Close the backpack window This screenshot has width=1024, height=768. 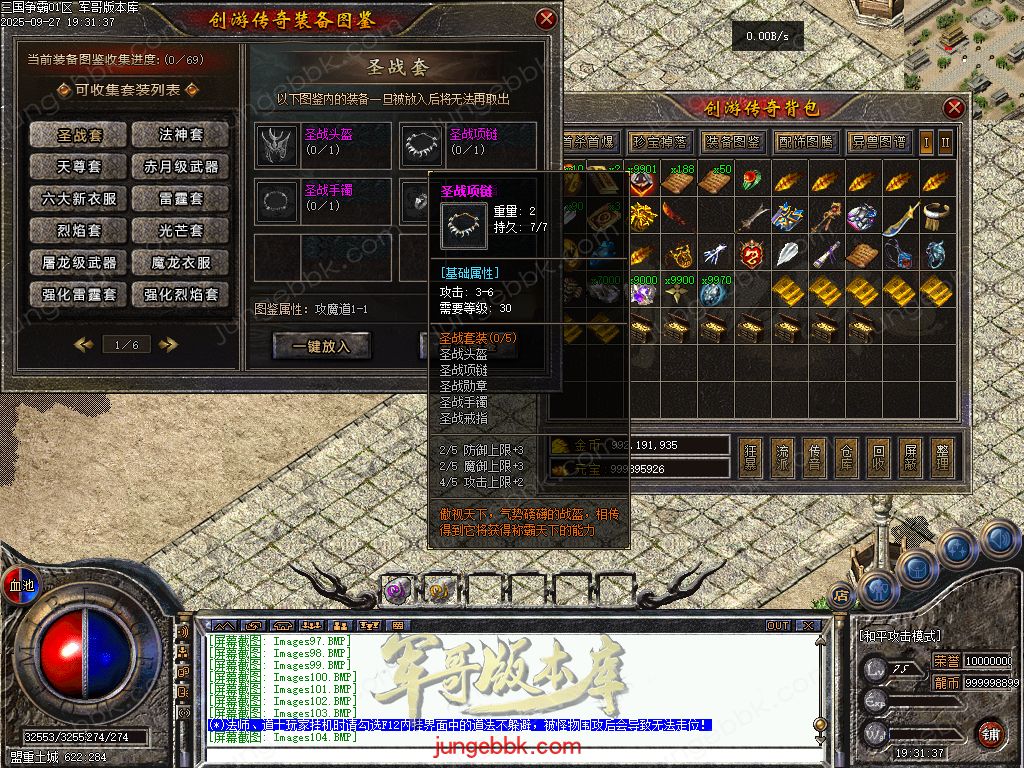coord(955,108)
